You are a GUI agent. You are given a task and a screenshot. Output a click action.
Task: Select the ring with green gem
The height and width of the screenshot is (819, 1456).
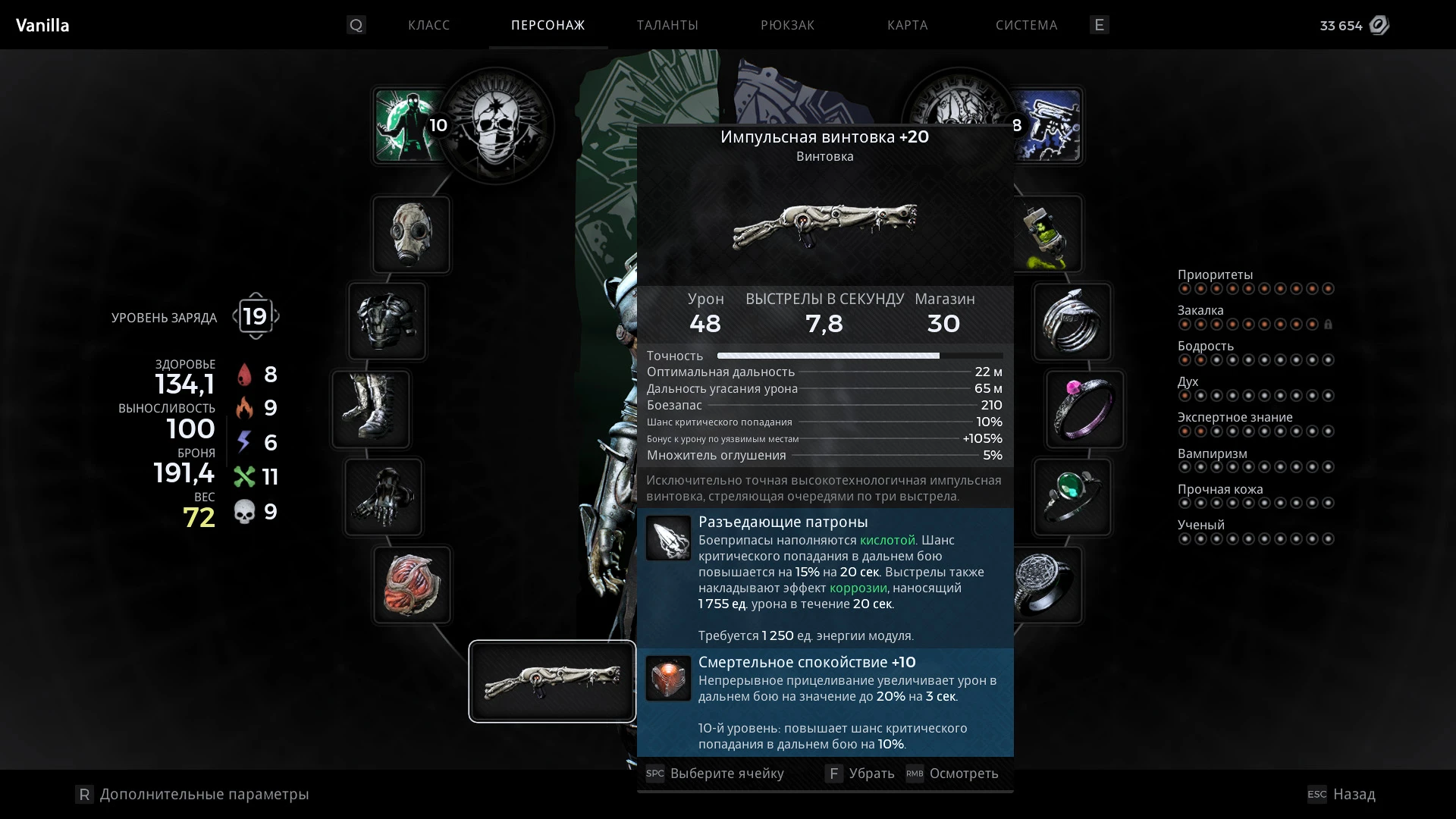[x=1074, y=497]
